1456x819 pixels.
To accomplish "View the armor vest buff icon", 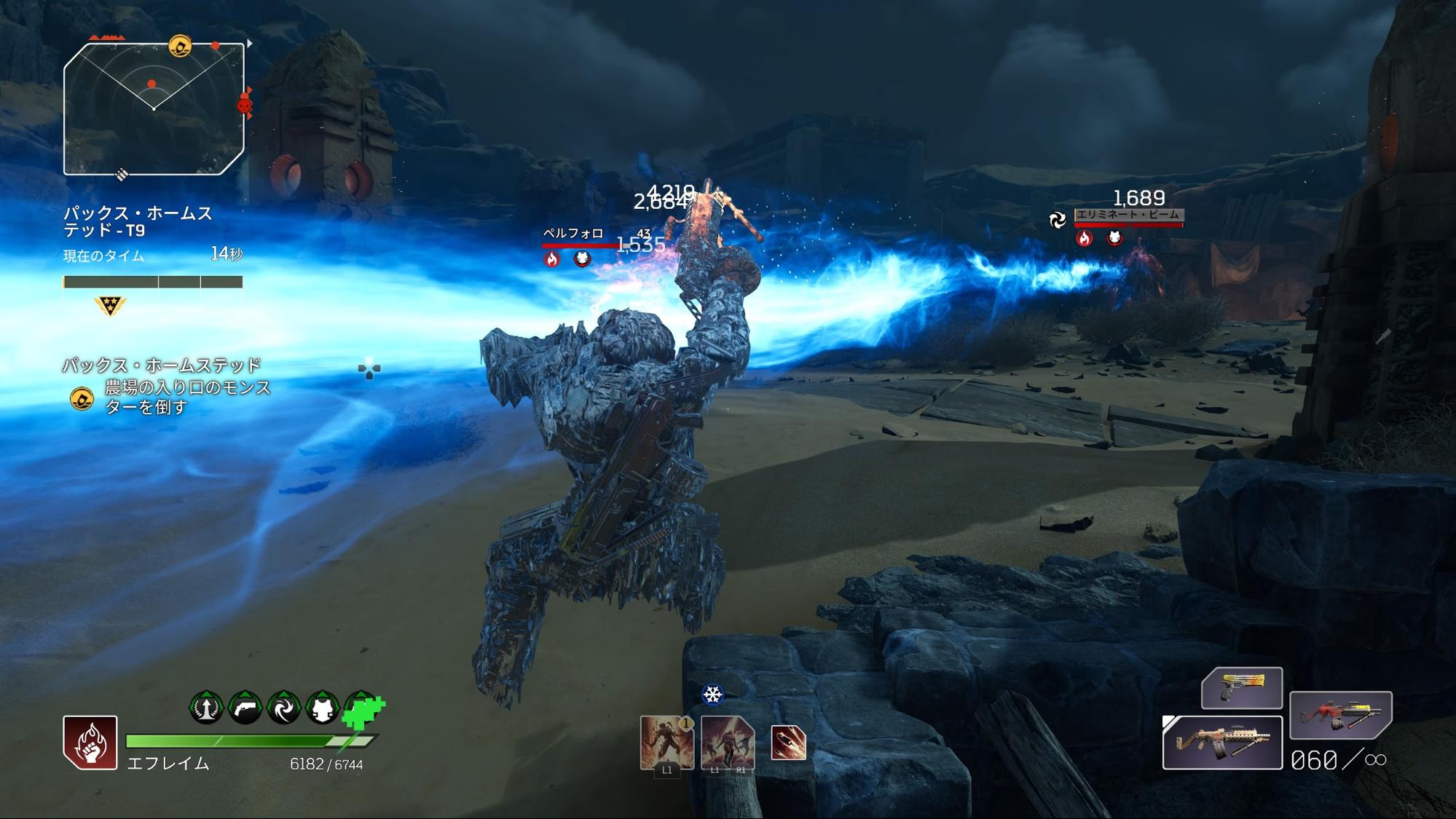I will pos(322,707).
